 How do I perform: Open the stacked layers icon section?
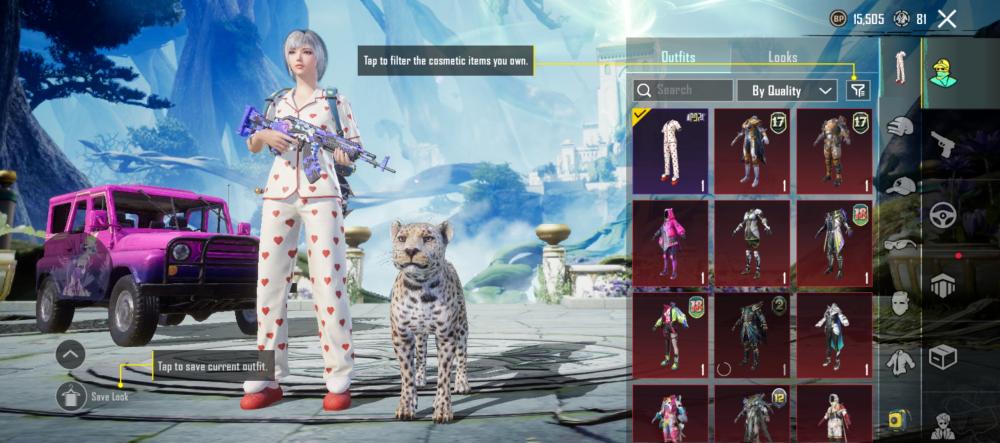click(x=943, y=285)
